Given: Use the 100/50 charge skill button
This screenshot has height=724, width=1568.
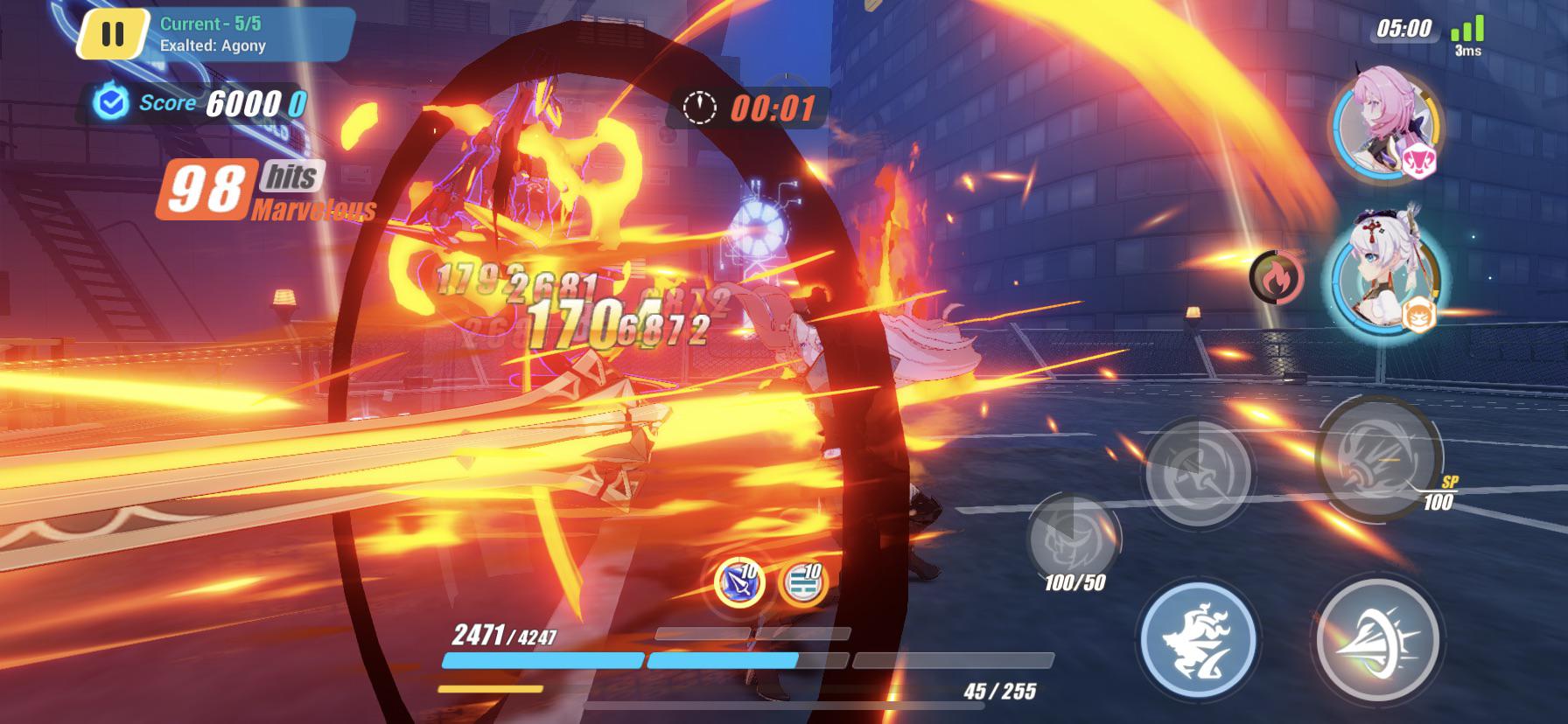Looking at the screenshot, I should click(1074, 538).
